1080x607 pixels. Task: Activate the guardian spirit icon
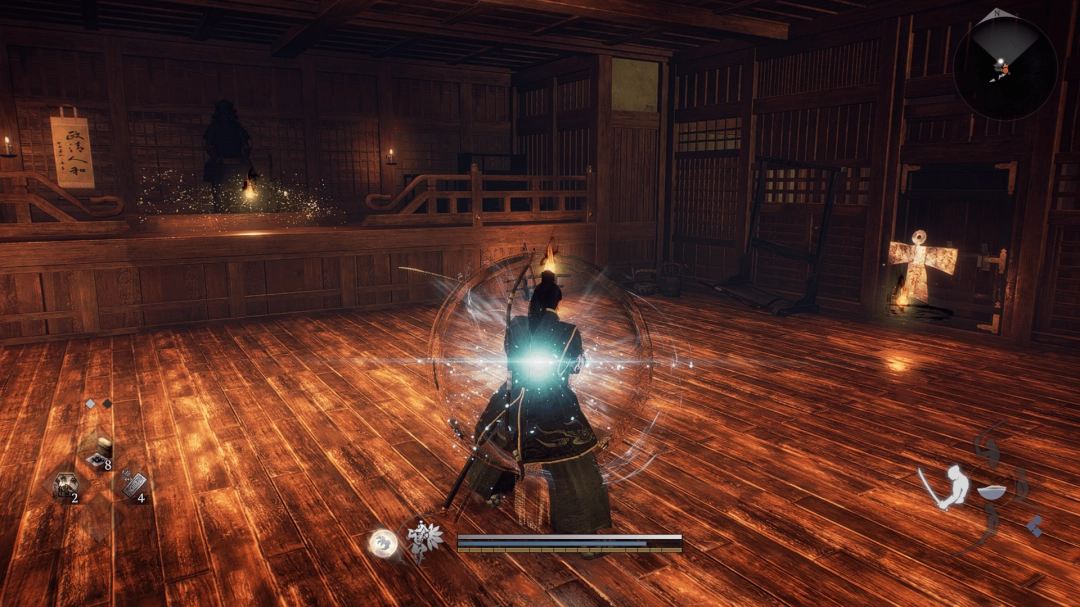(425, 541)
